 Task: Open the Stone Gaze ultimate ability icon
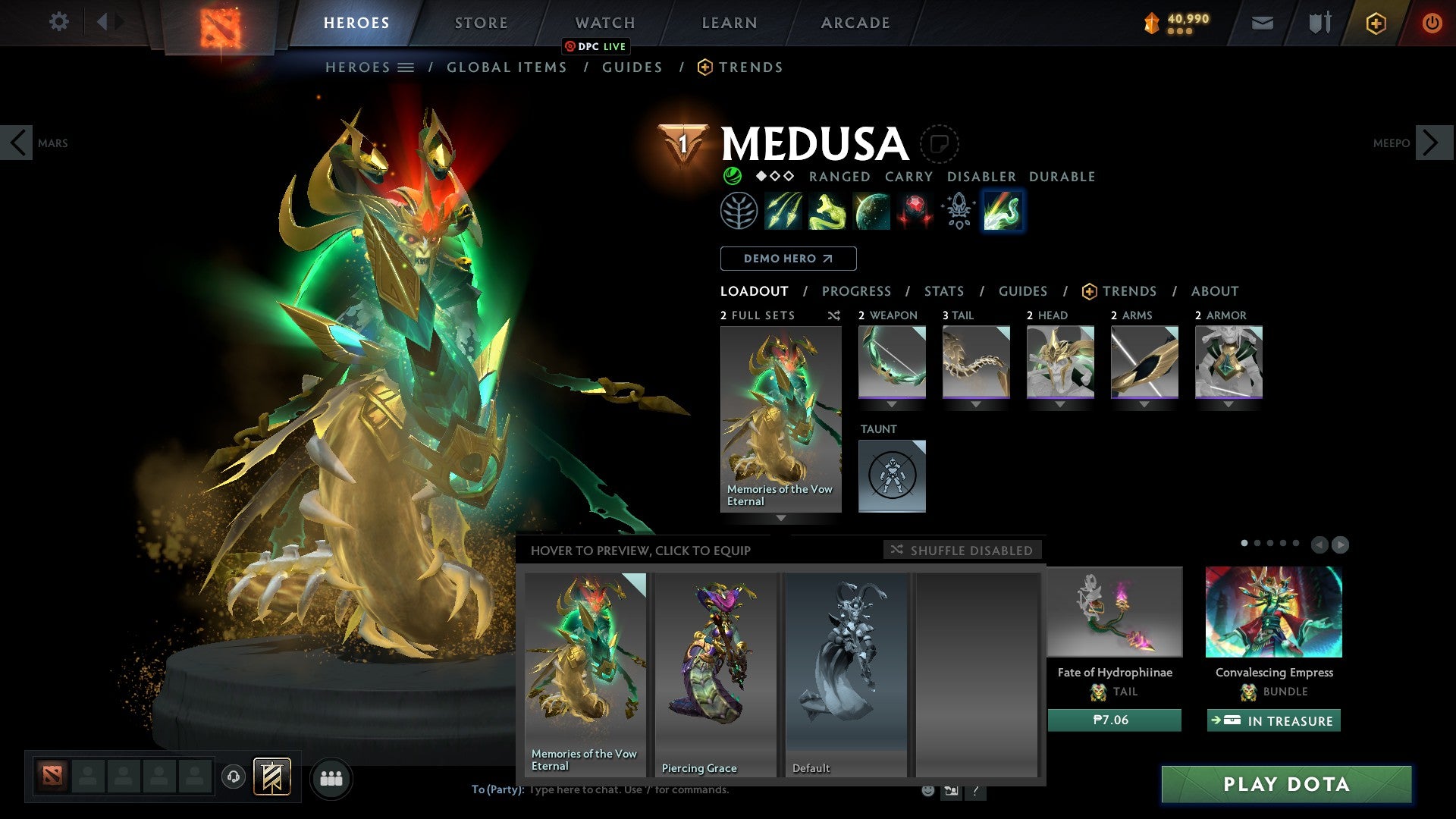coord(914,212)
